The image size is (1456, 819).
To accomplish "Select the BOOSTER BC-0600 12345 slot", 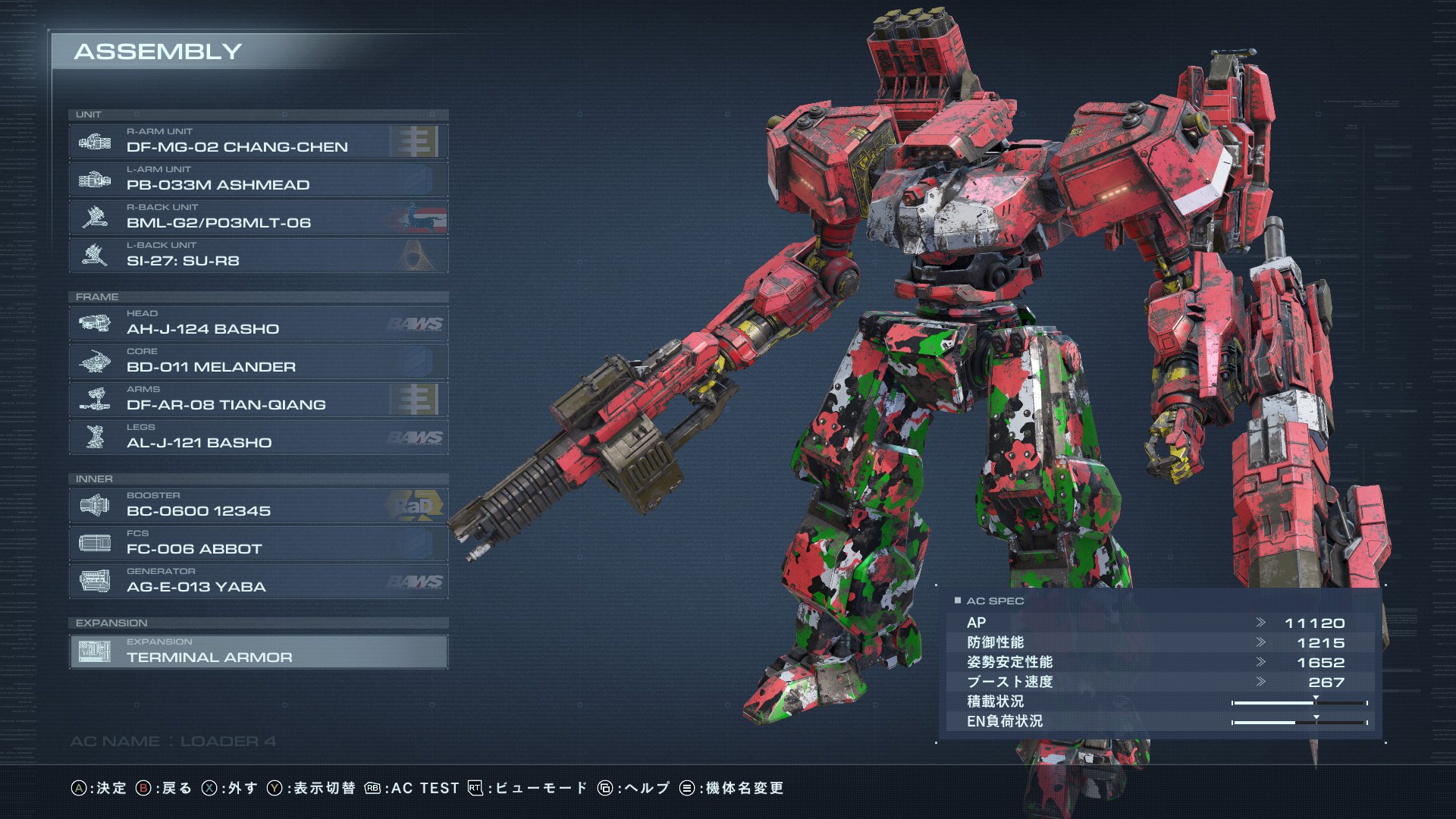I will coord(258,505).
